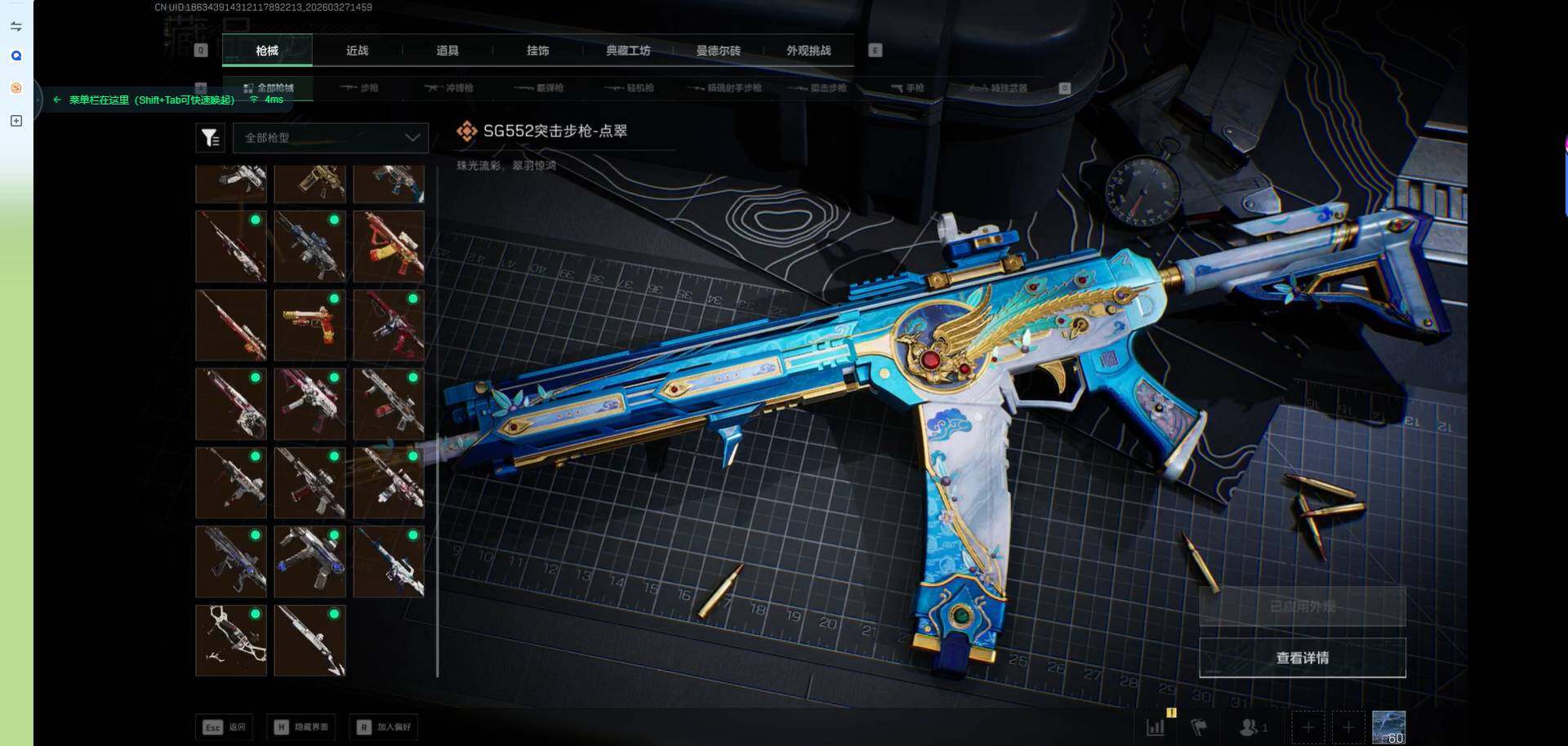Filter by 冲锋枪 submachine guns
The height and width of the screenshot is (746, 1568).
coord(450,88)
